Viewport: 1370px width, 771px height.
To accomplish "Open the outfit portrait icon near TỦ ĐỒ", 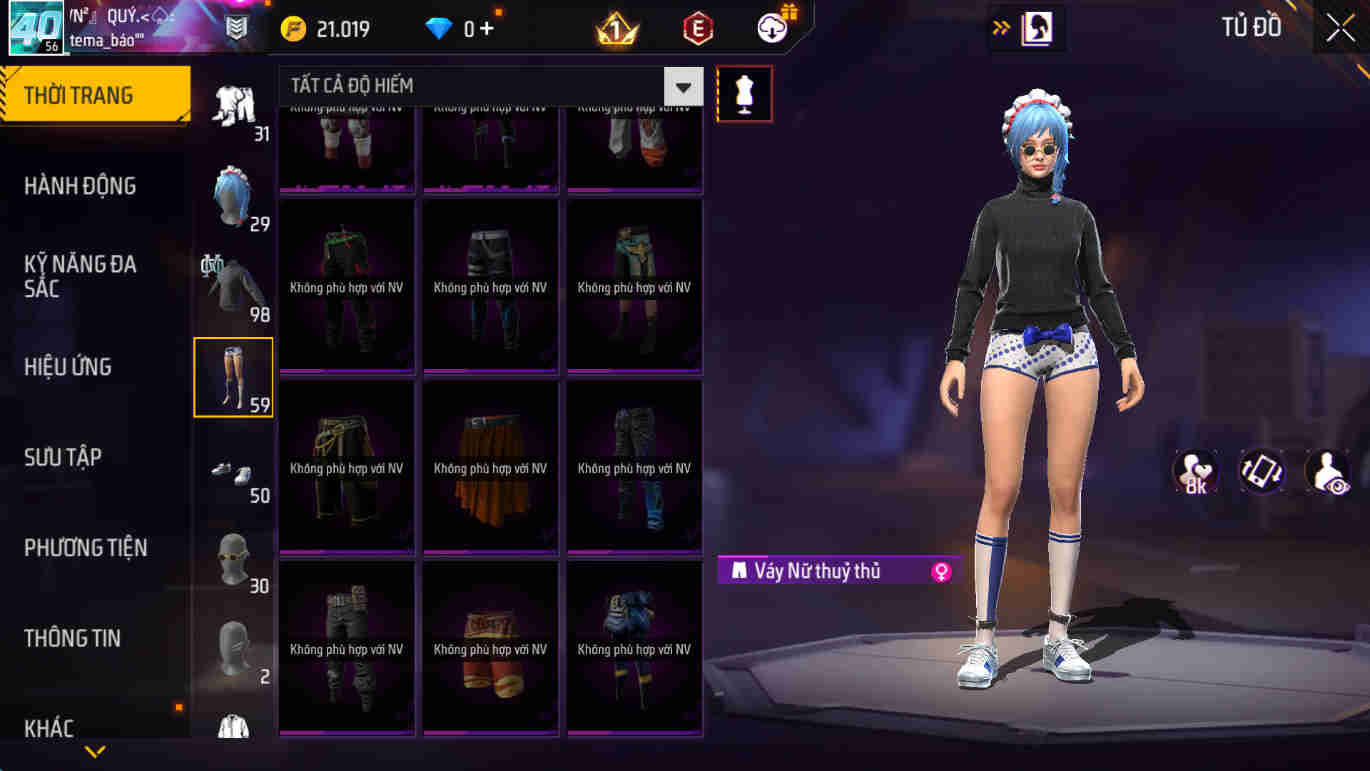I will point(1035,29).
